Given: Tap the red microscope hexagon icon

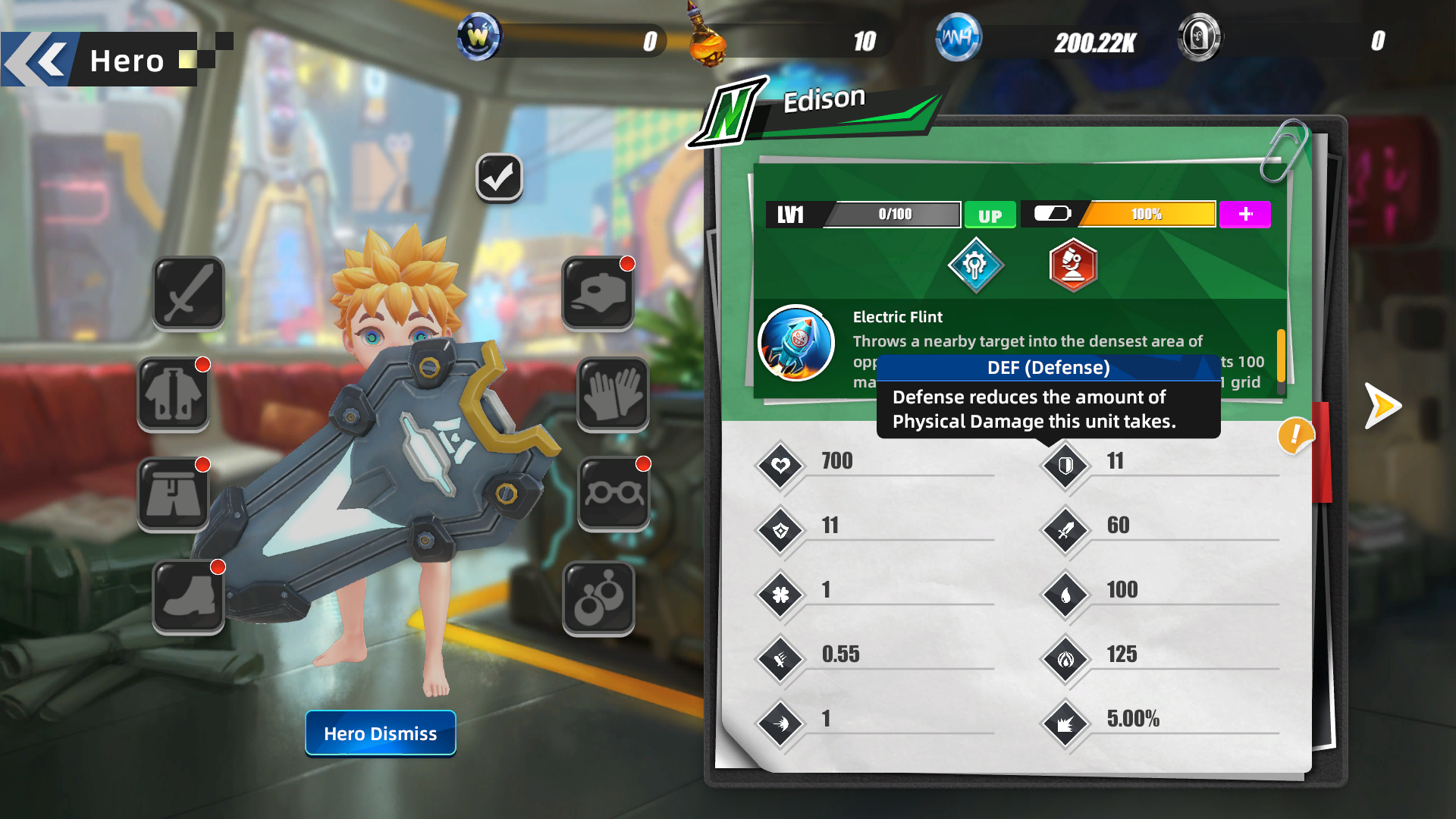Looking at the screenshot, I should (1073, 265).
